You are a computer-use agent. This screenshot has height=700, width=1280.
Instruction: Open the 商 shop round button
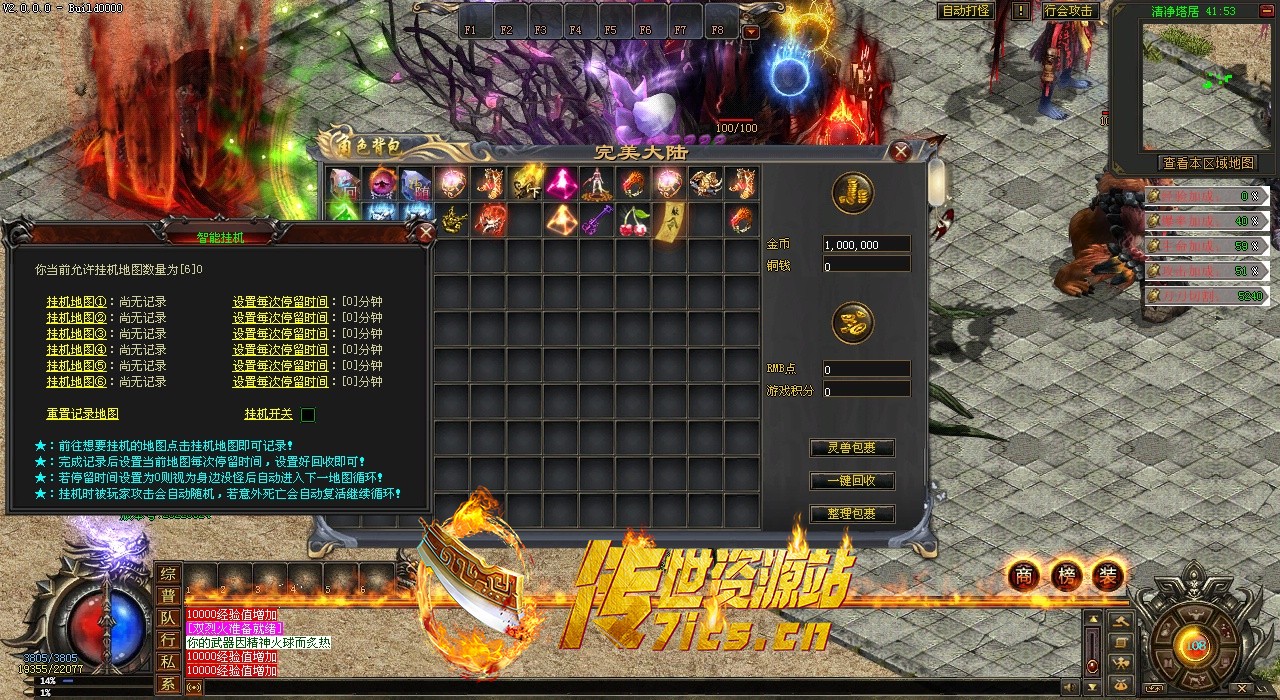coord(1024,575)
